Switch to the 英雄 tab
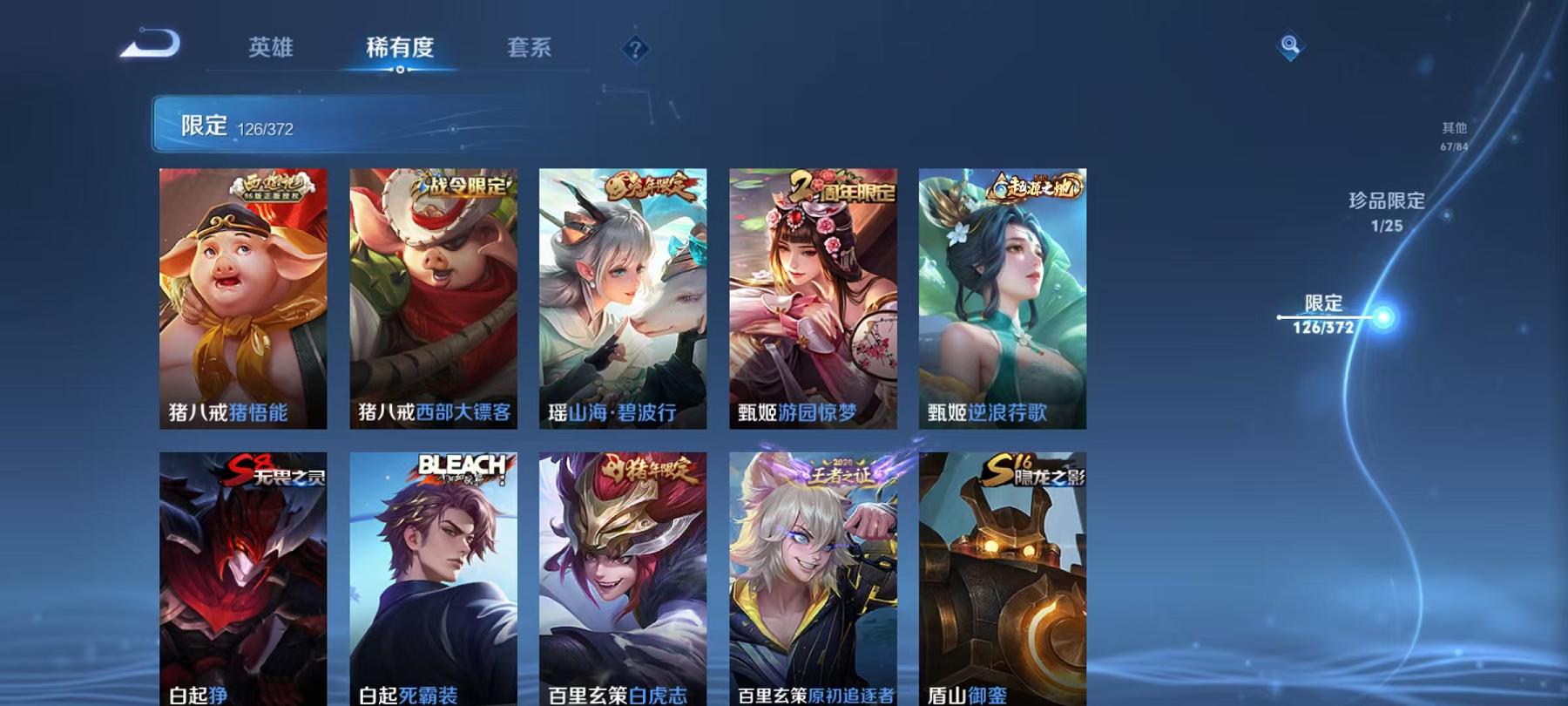 (270, 50)
